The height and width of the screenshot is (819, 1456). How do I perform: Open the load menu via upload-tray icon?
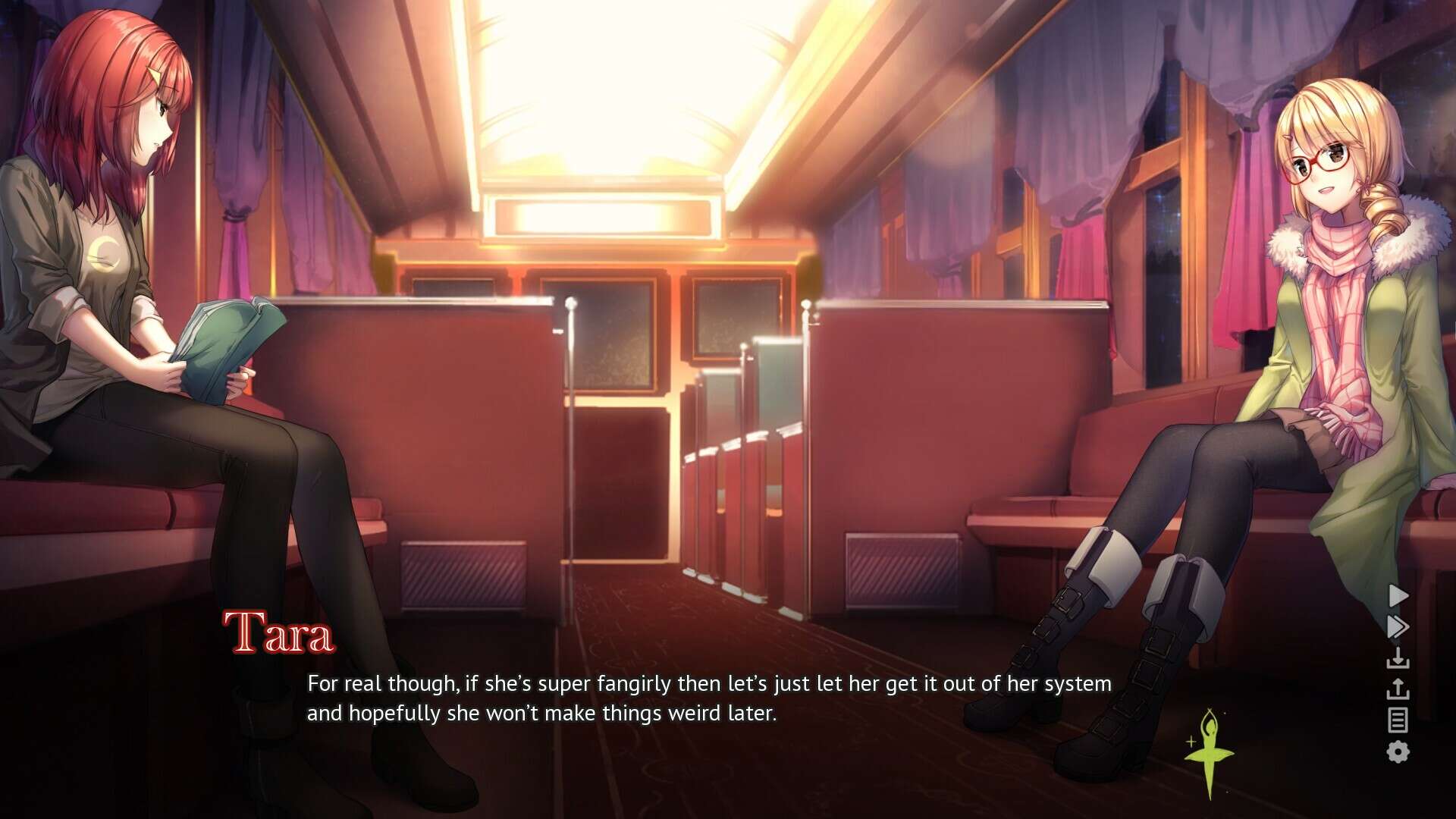pos(1398,689)
